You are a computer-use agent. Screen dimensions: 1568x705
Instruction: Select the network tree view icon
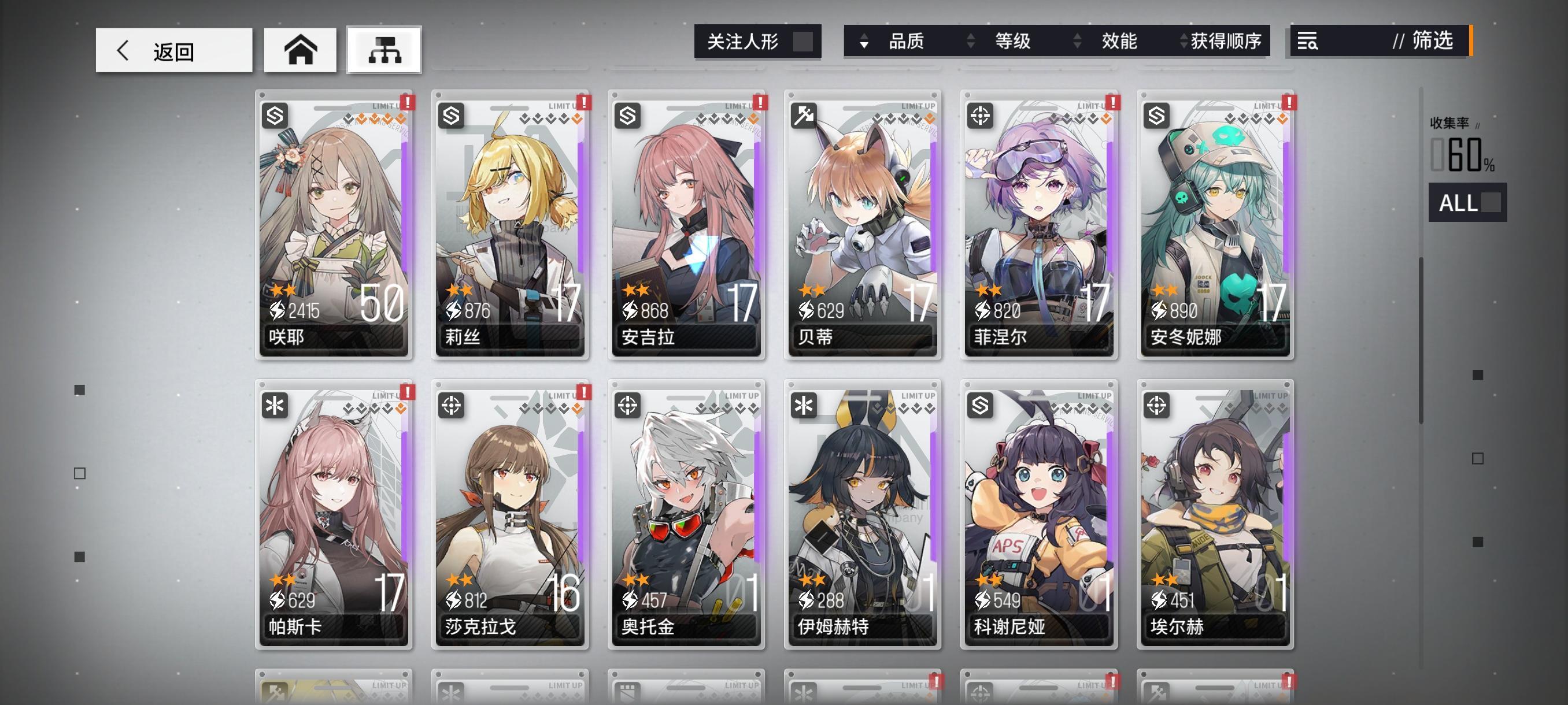click(x=383, y=51)
